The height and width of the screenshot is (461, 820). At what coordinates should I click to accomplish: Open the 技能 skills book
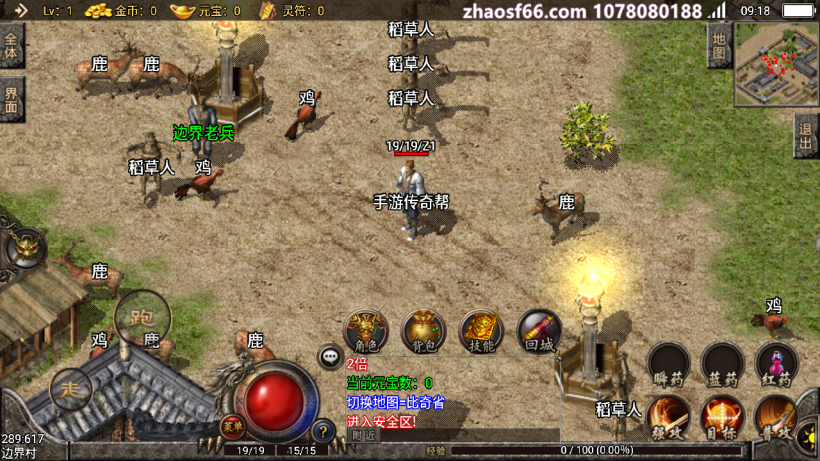(481, 331)
